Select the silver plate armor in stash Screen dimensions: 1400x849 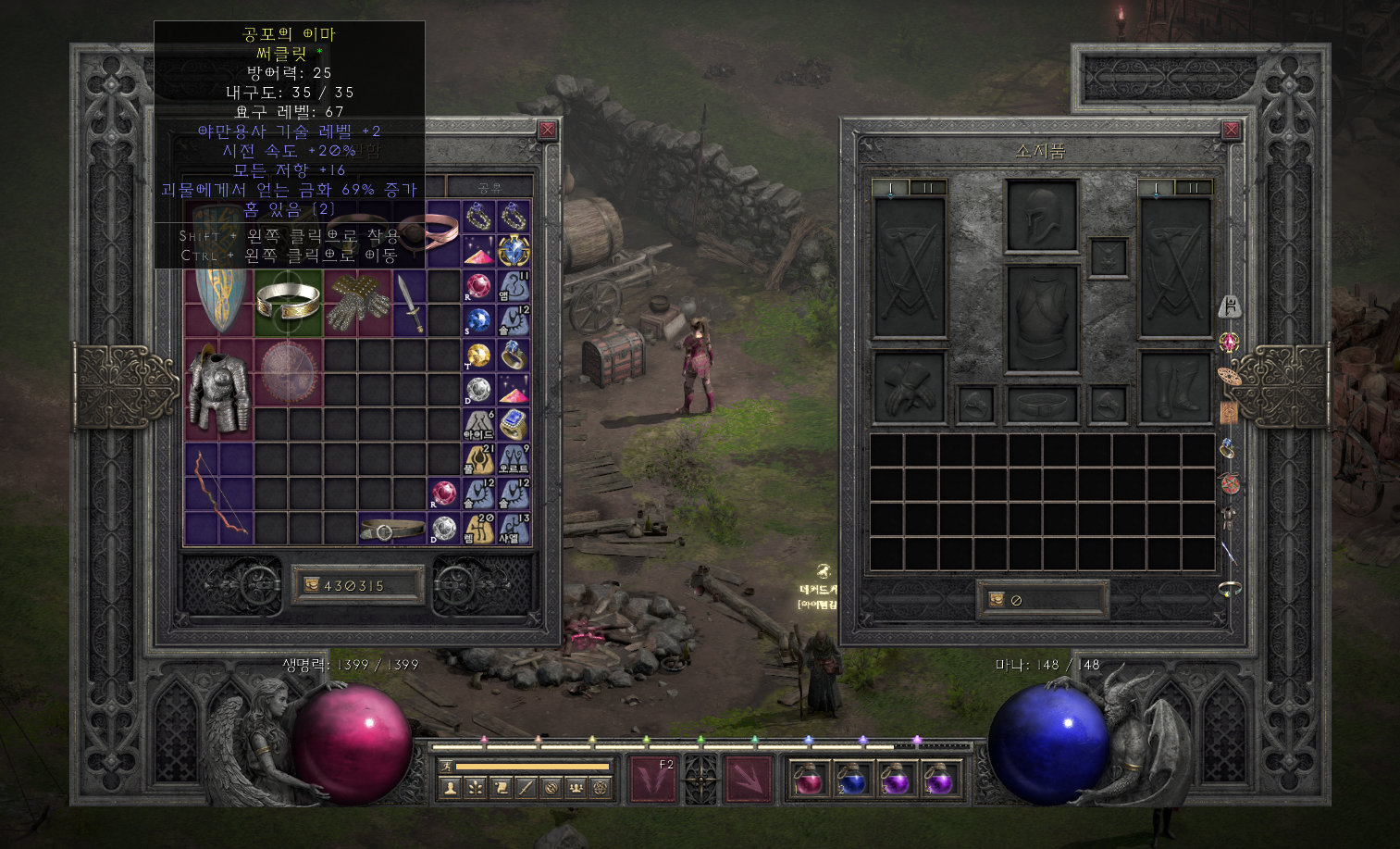(x=218, y=390)
